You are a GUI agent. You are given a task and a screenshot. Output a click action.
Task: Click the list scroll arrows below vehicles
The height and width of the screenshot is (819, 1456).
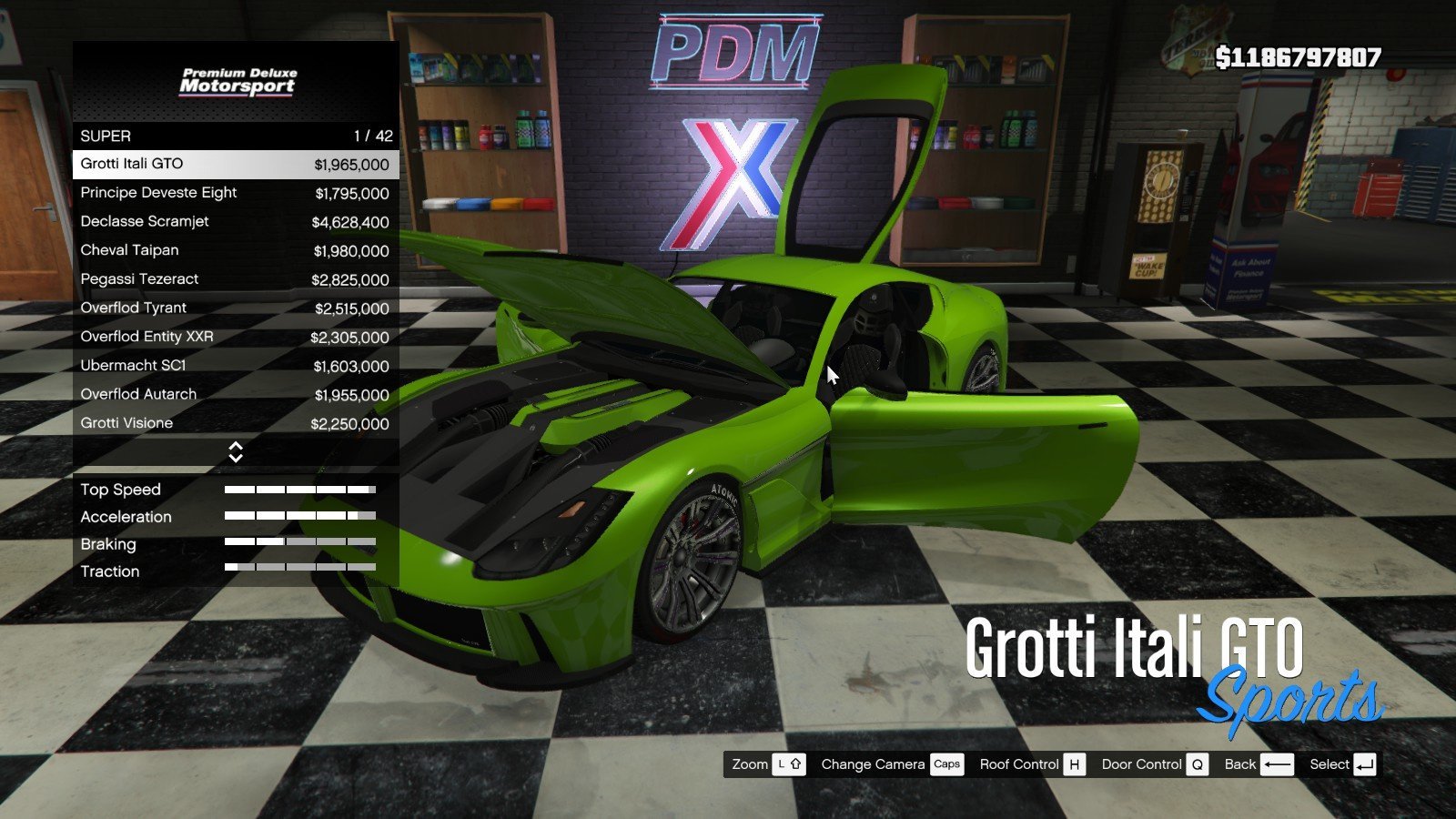[x=236, y=452]
